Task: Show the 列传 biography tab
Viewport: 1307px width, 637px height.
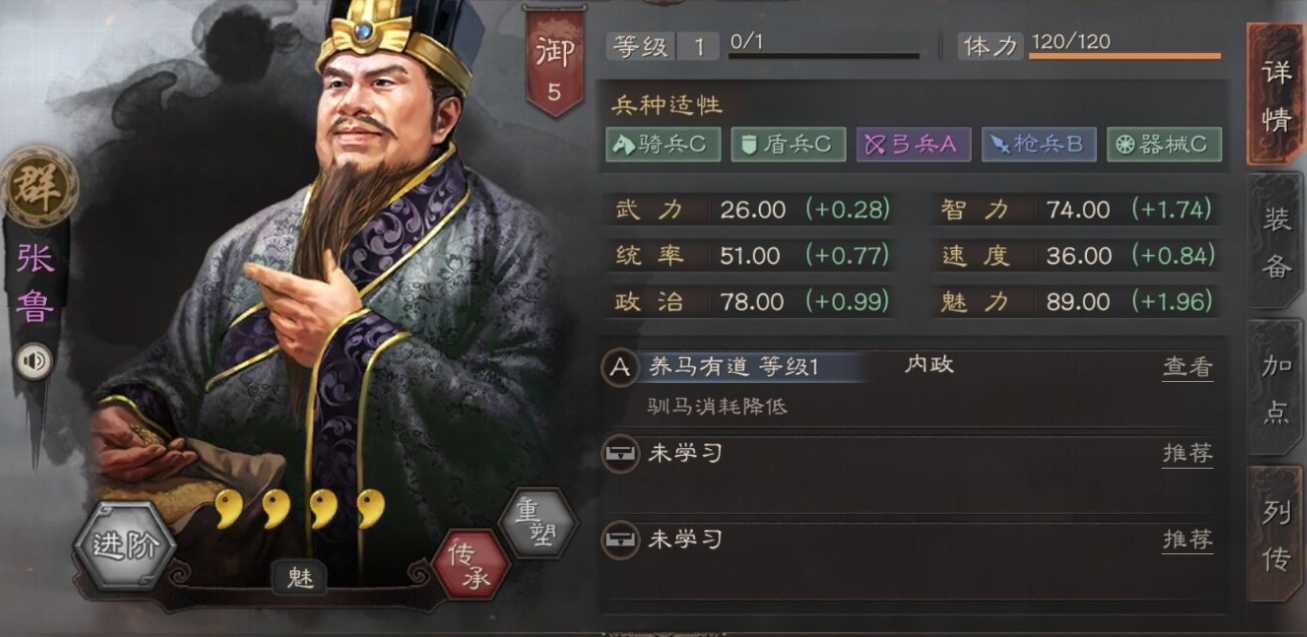Action: (1275, 536)
